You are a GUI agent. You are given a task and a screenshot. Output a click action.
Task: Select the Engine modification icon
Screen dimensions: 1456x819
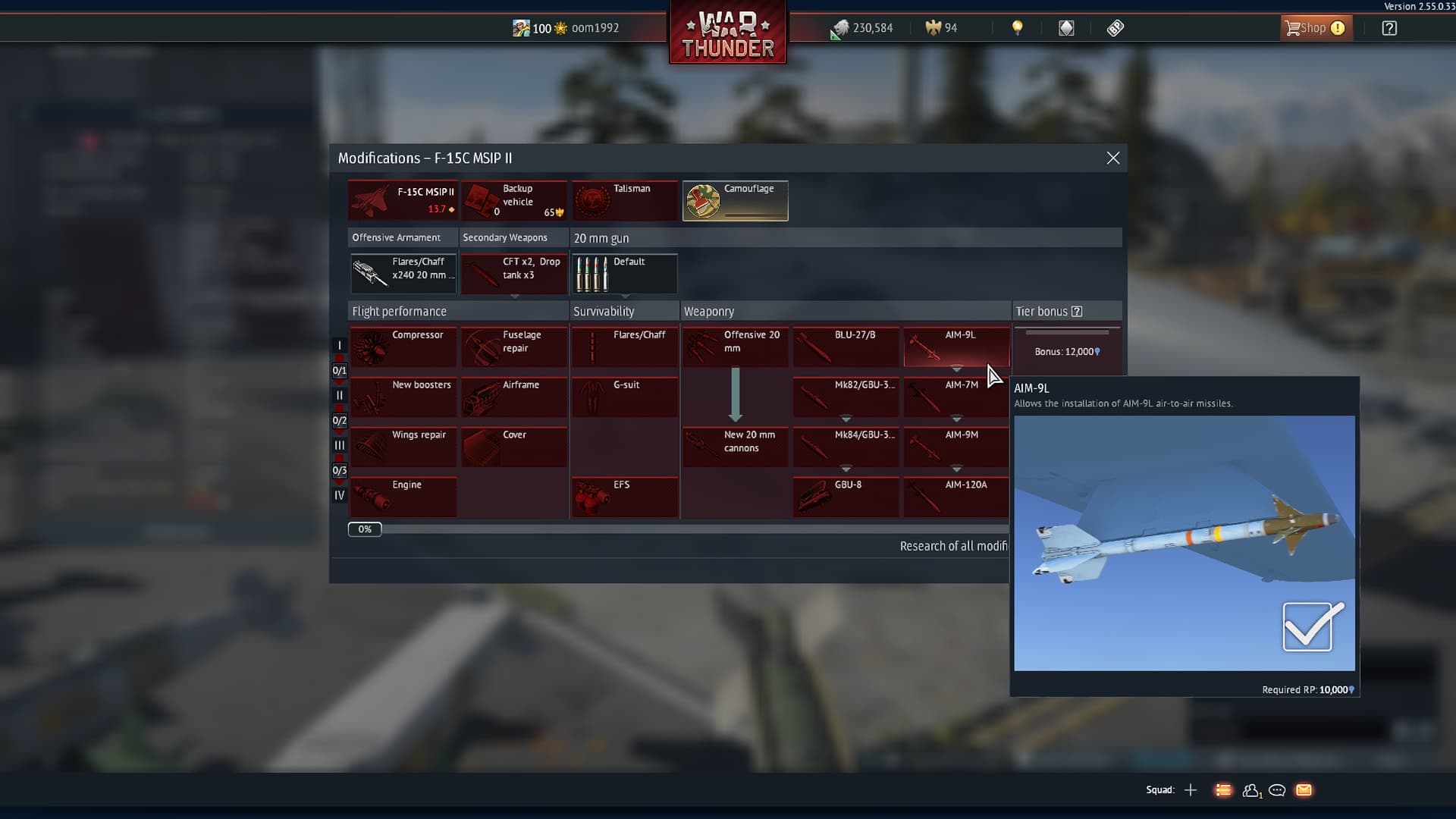pos(403,497)
